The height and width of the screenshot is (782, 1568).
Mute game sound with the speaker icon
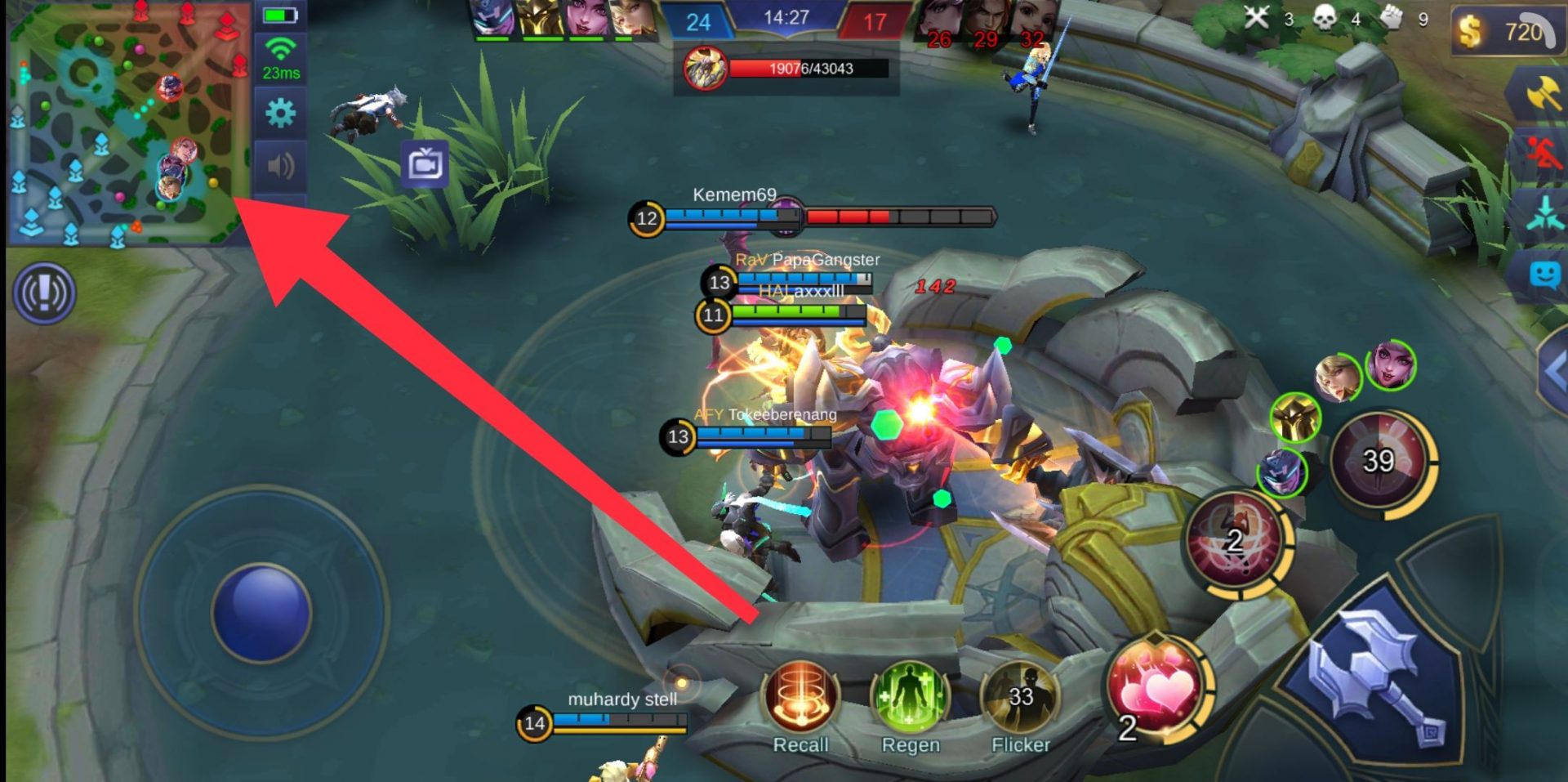281,164
